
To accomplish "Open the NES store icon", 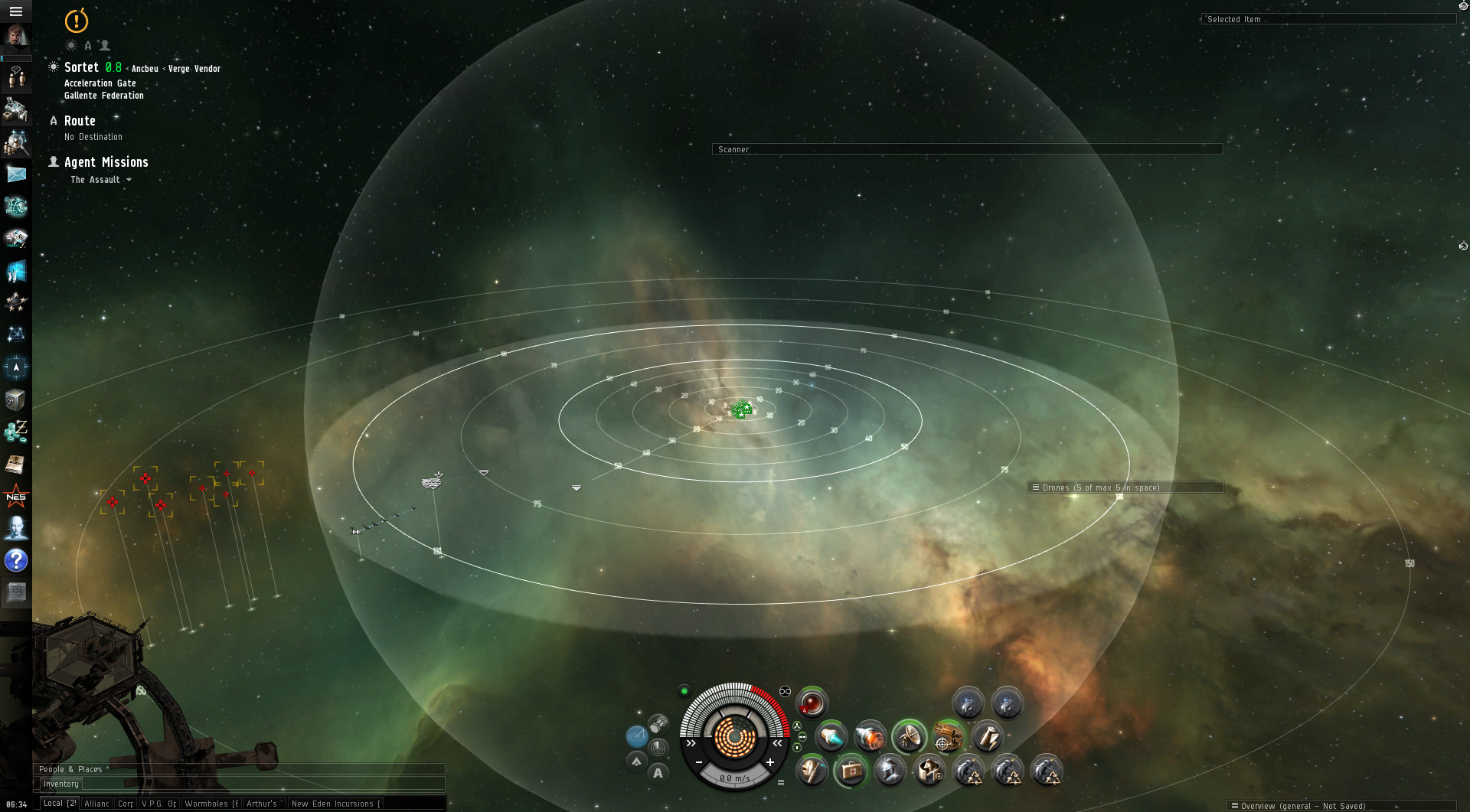I will click(x=16, y=497).
